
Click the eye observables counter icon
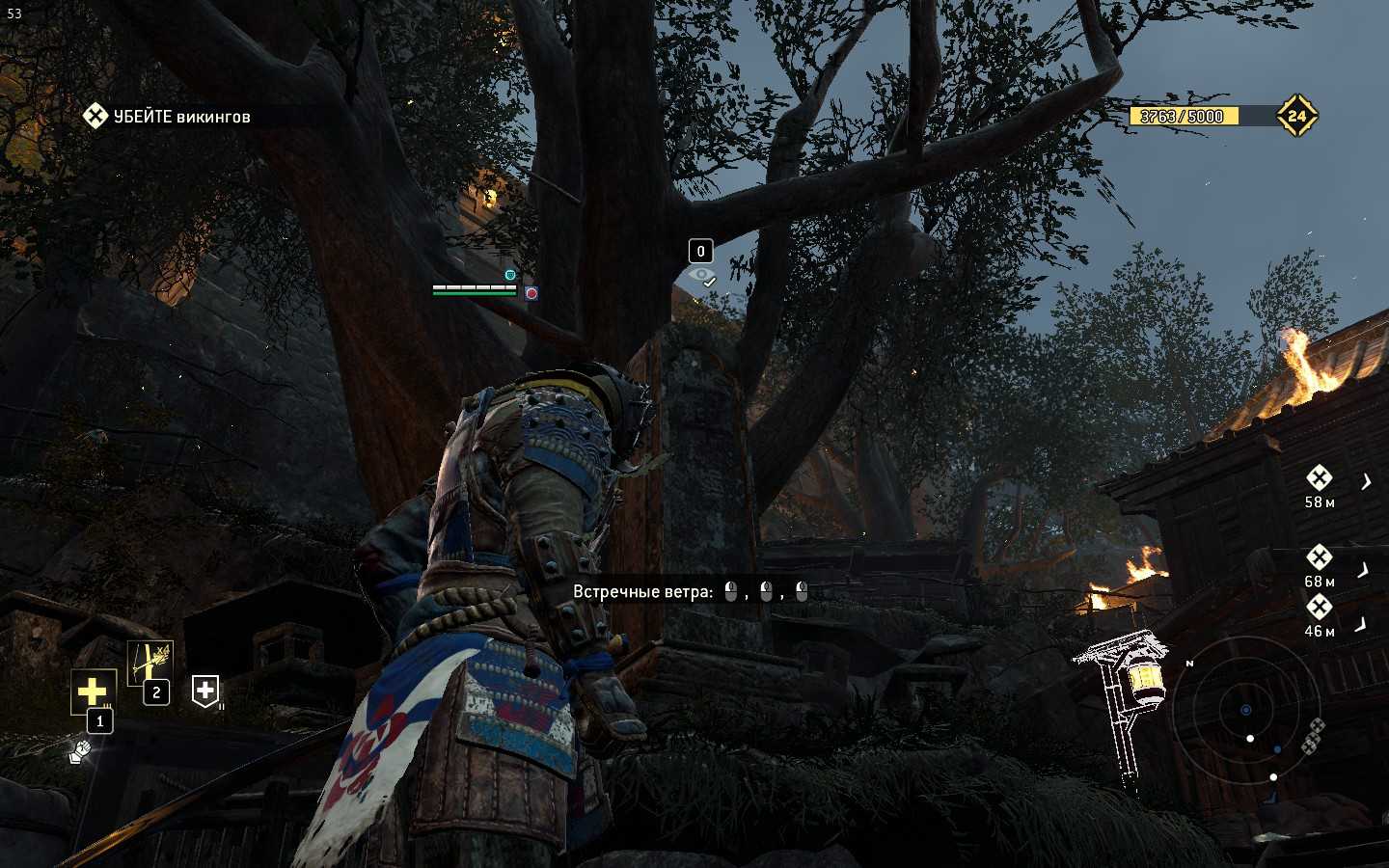(x=702, y=277)
